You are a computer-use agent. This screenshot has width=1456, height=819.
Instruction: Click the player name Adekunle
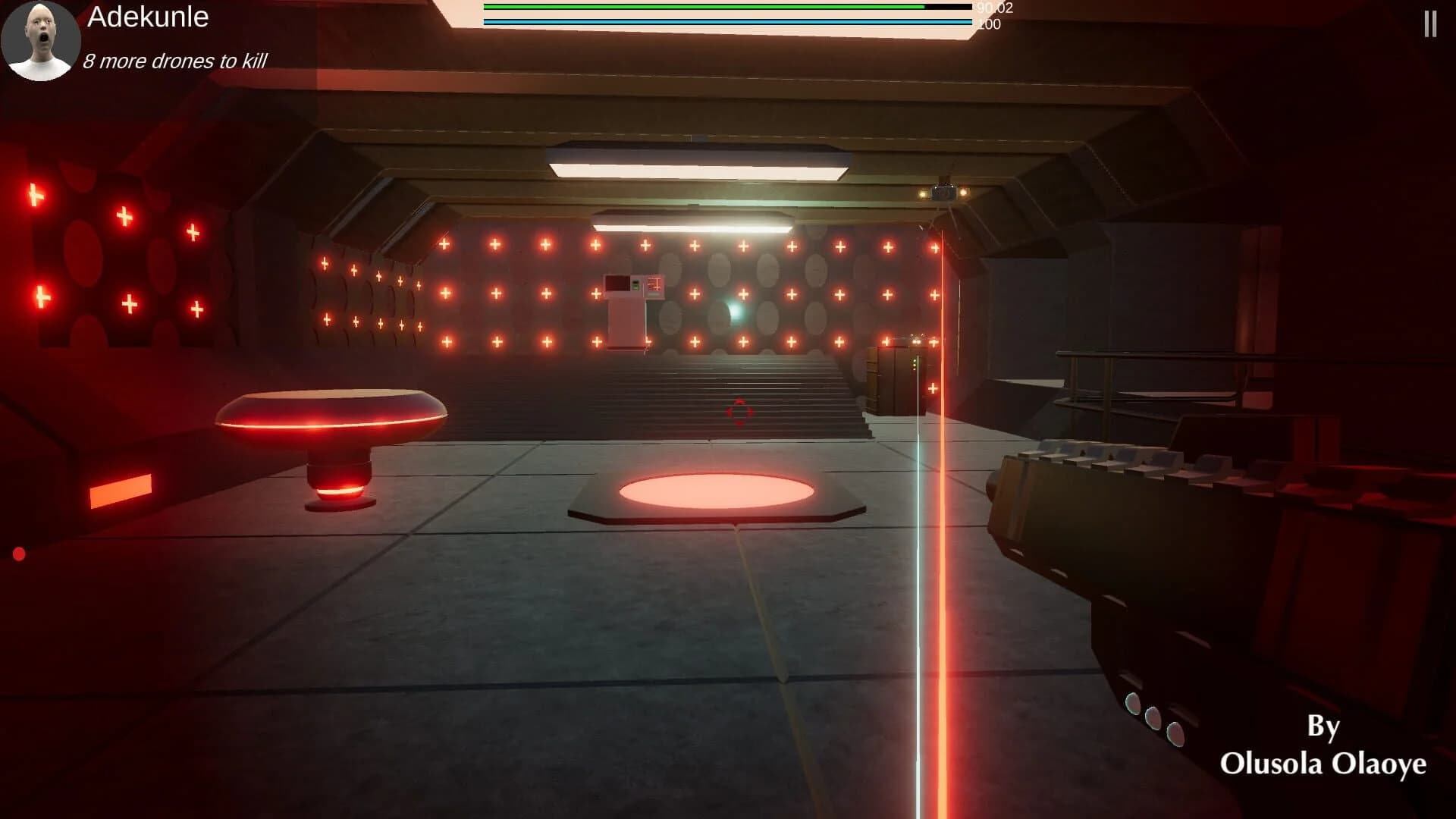[148, 19]
